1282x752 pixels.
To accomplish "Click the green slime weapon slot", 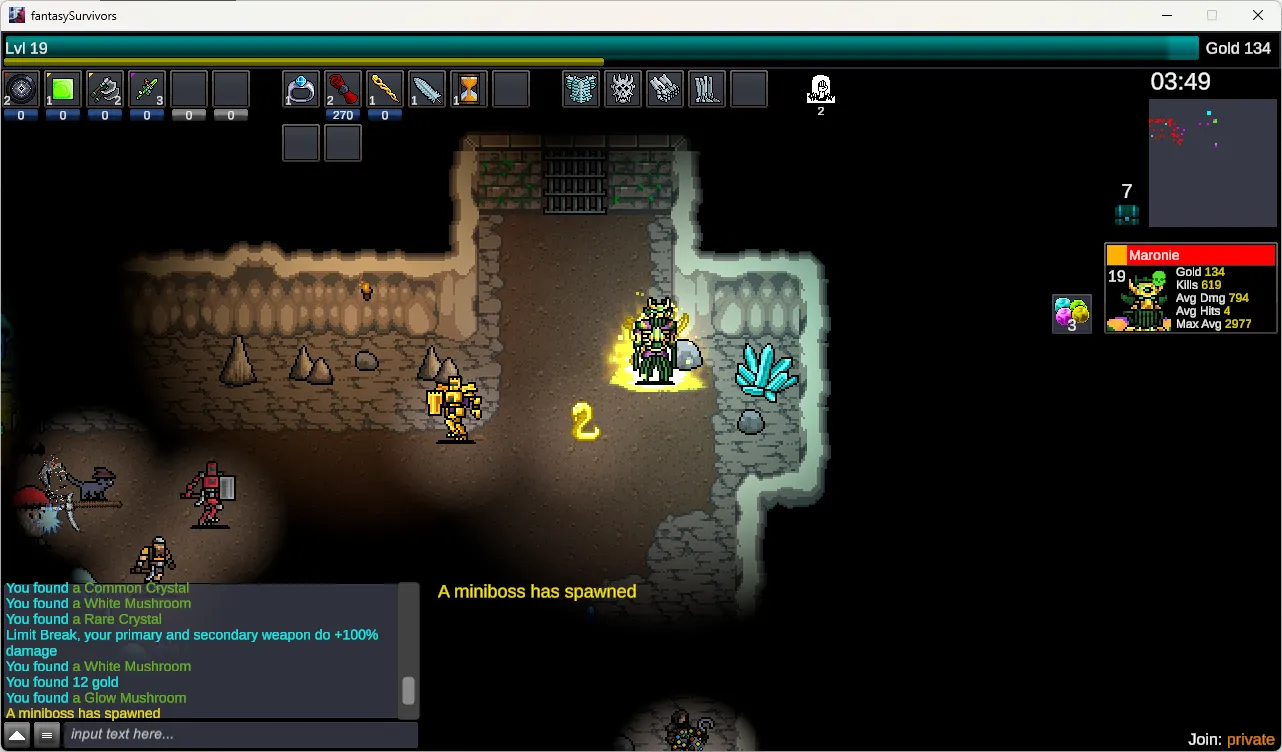I will [x=63, y=90].
